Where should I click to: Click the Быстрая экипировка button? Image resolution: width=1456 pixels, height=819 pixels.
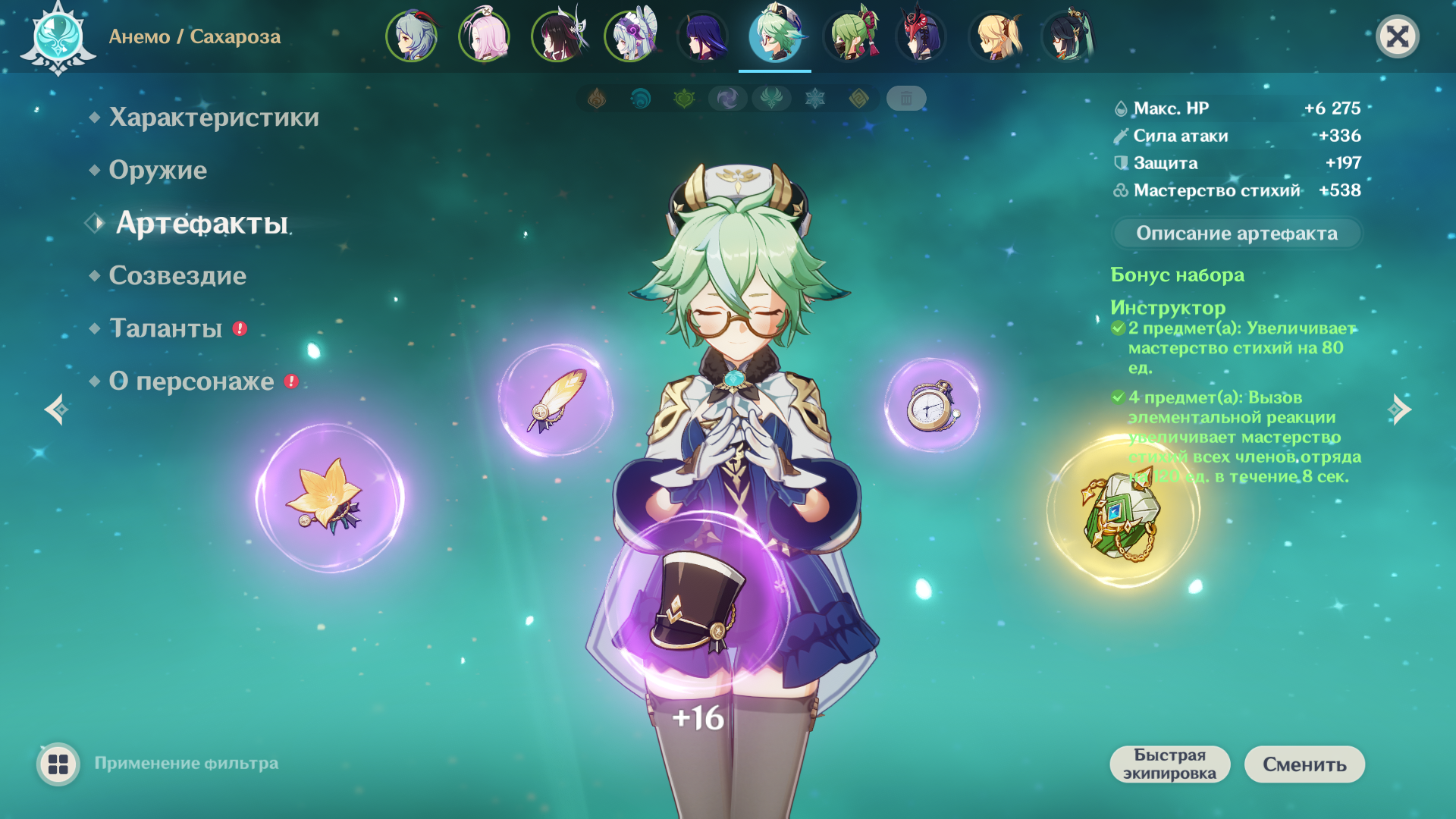click(1169, 764)
